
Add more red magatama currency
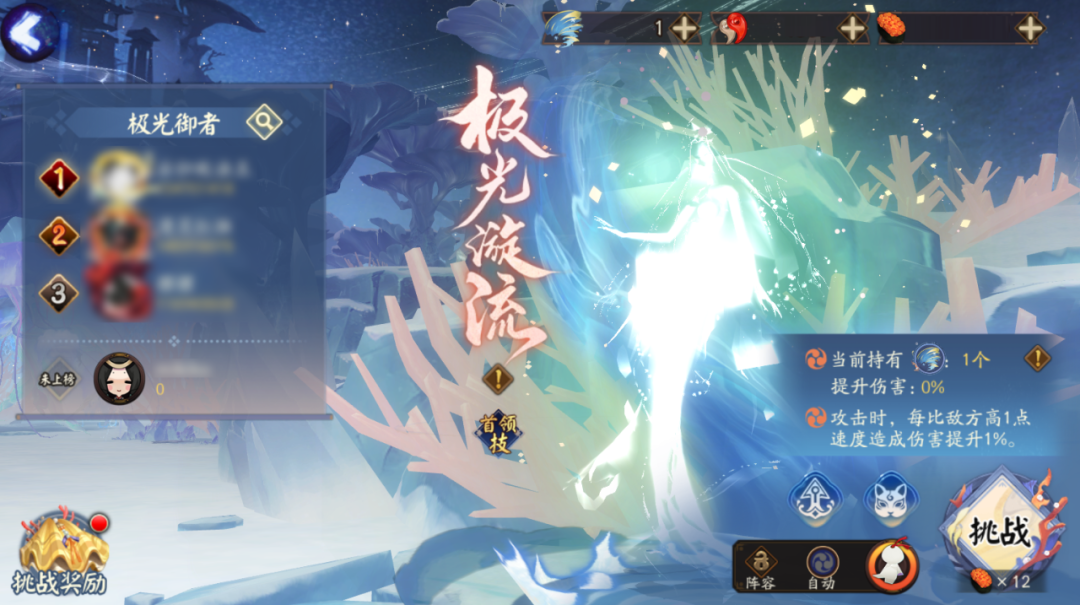852,29
